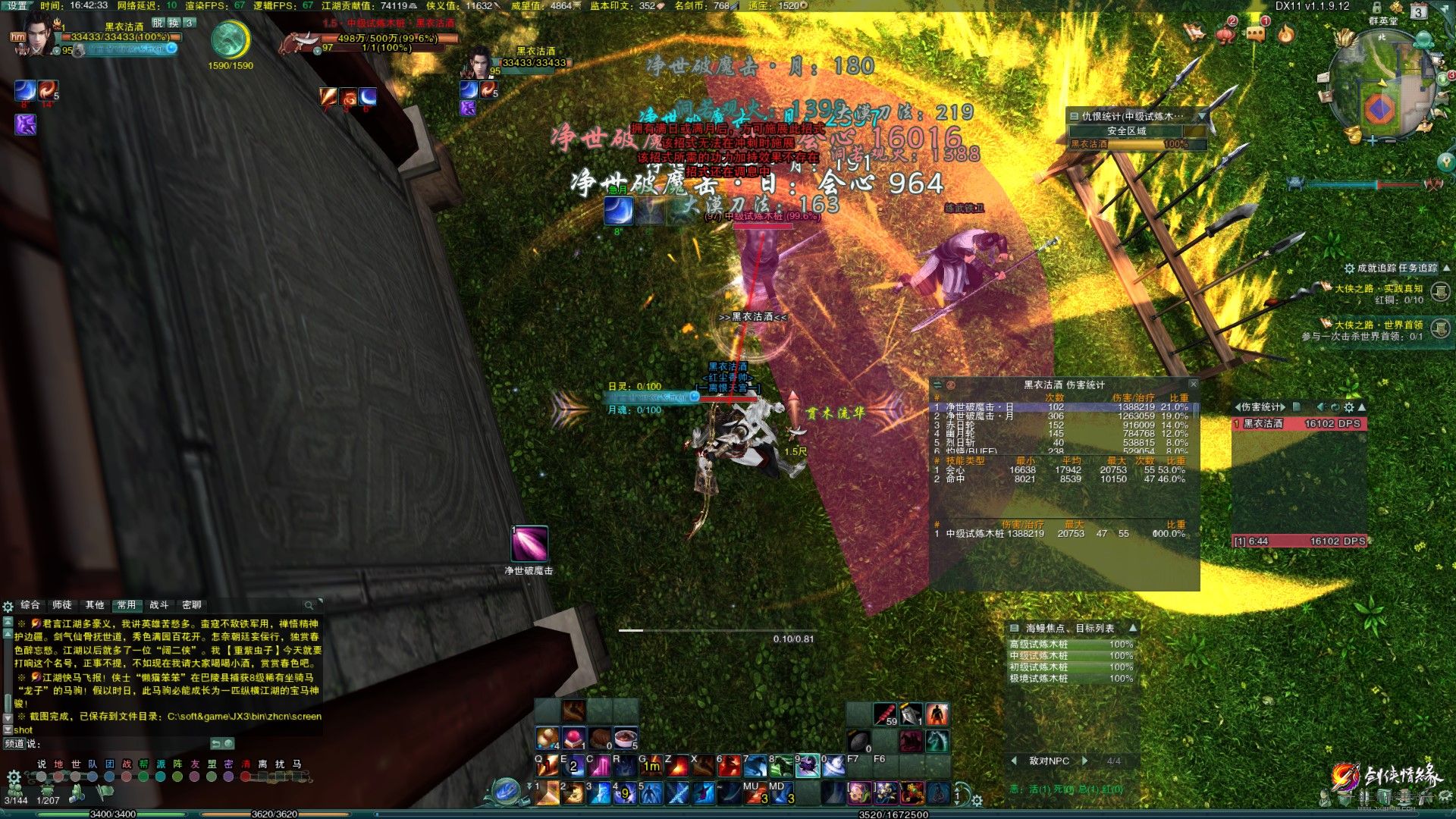This screenshot has width=1456, height=819.
Task: Select the 密聊 chat tab
Action: tap(192, 605)
